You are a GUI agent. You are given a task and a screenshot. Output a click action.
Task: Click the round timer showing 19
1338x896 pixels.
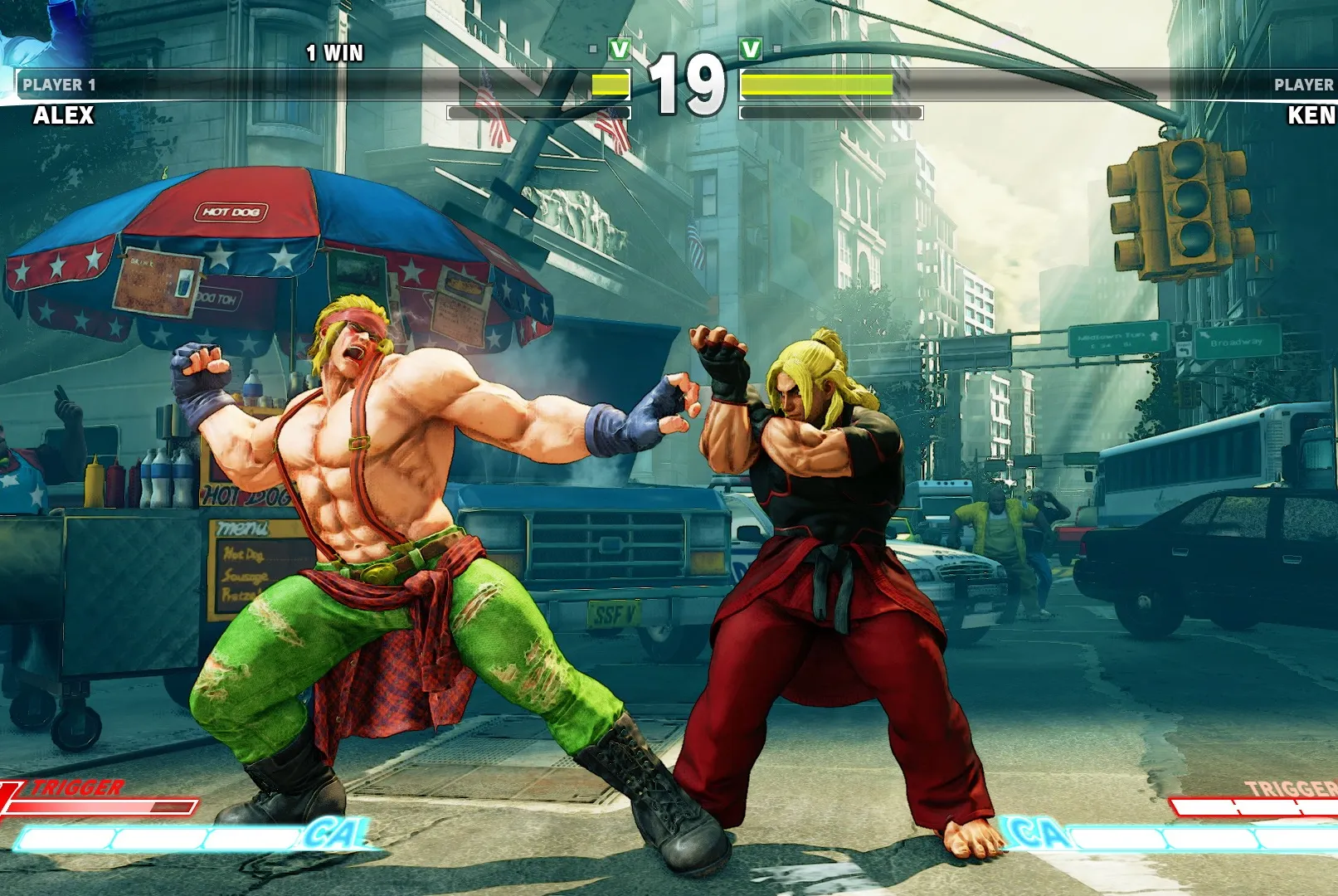click(x=685, y=83)
